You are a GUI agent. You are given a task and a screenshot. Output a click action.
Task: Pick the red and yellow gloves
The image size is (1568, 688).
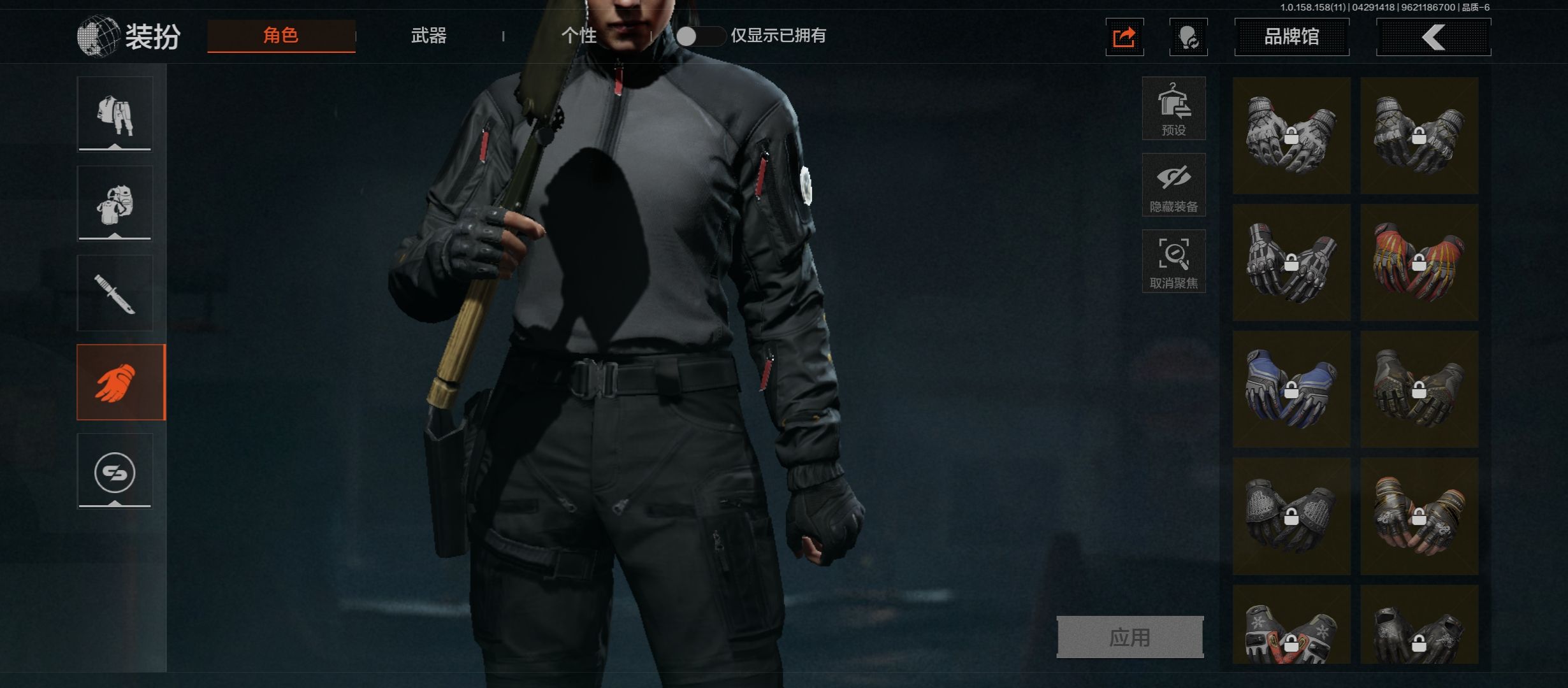pyautogui.click(x=1419, y=262)
